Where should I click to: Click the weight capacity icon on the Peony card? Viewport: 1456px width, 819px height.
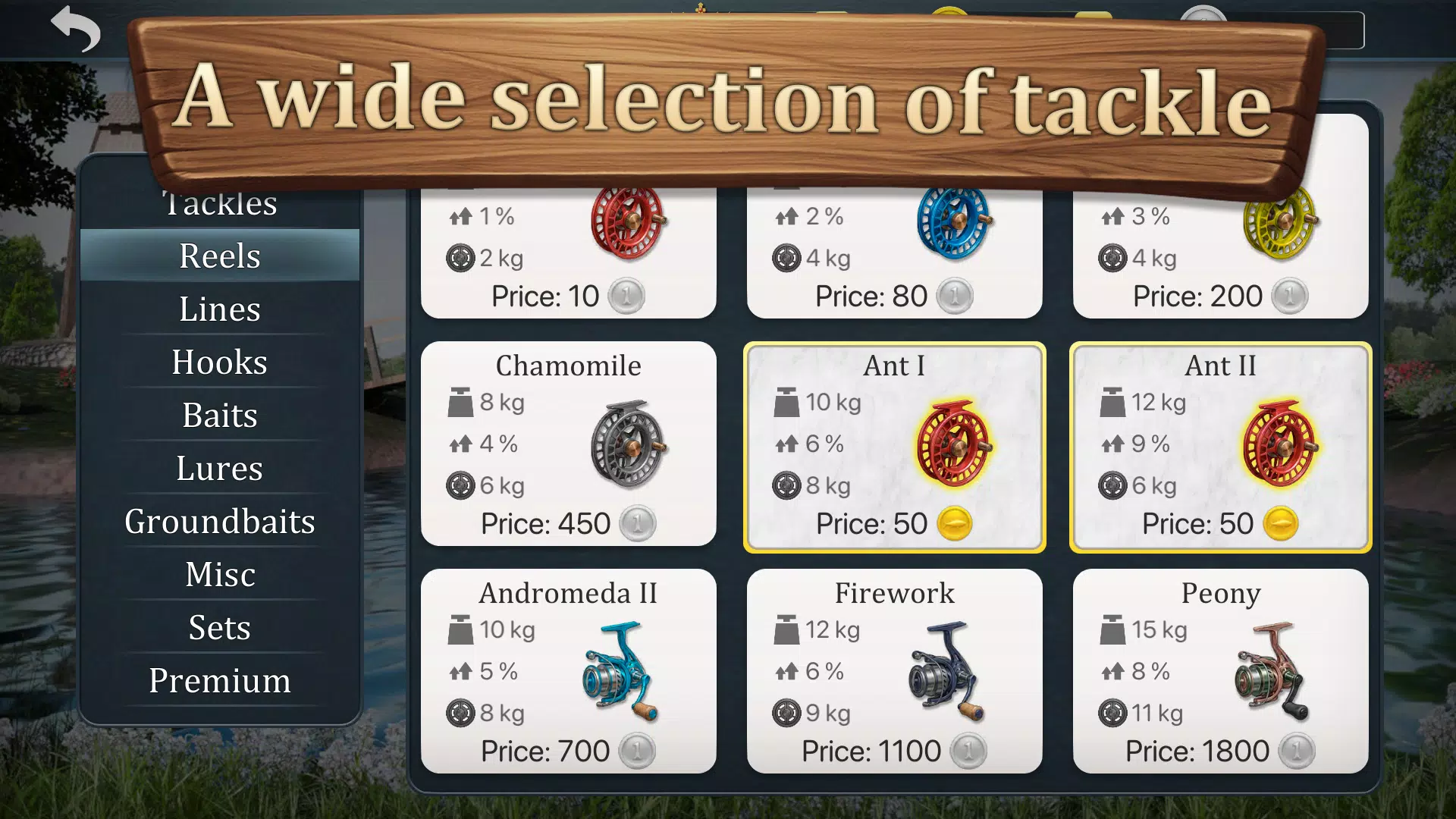(1113, 629)
